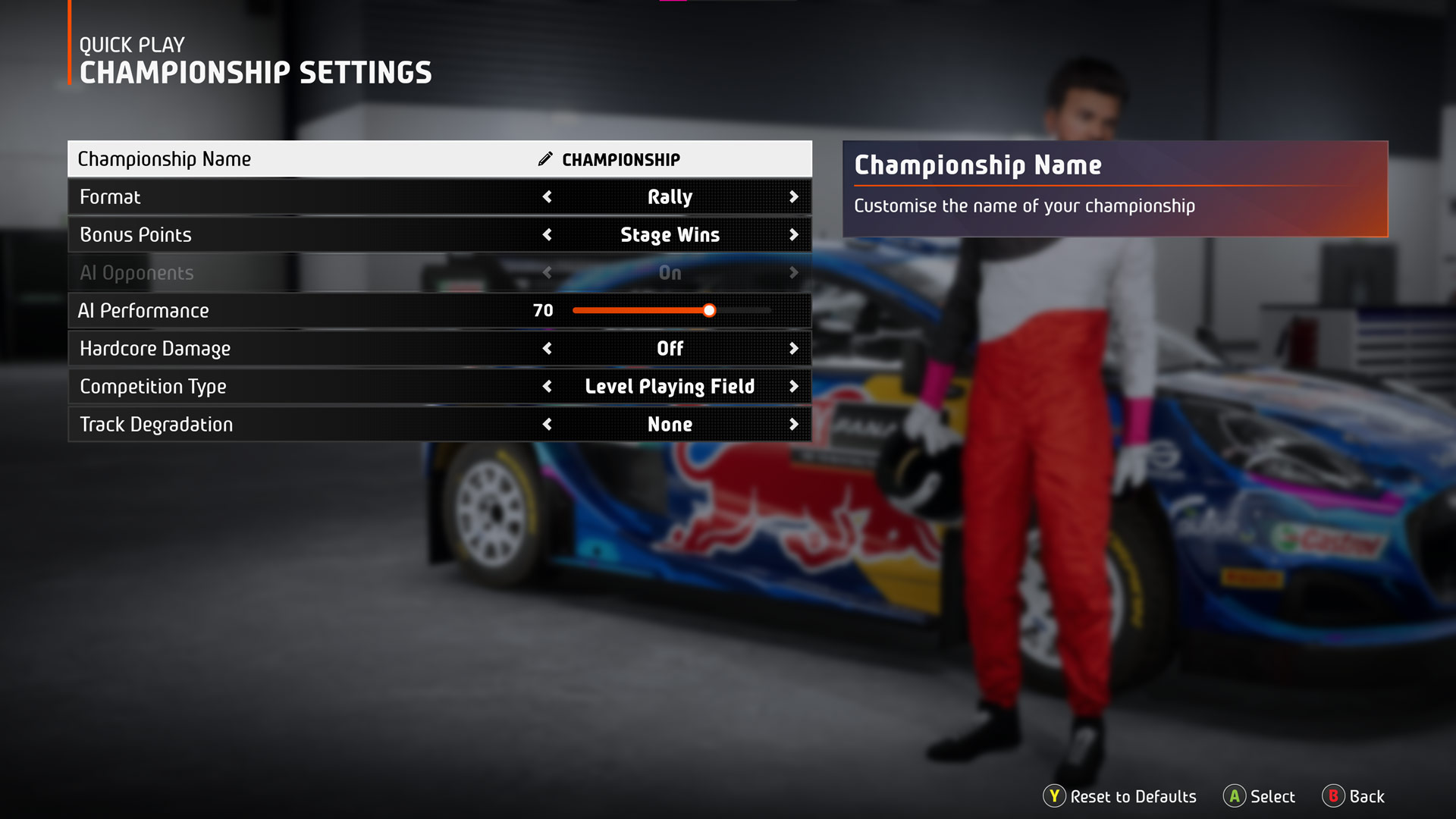Adjust the AI Performance slider handle
This screenshot has width=1456, height=819.
[709, 310]
